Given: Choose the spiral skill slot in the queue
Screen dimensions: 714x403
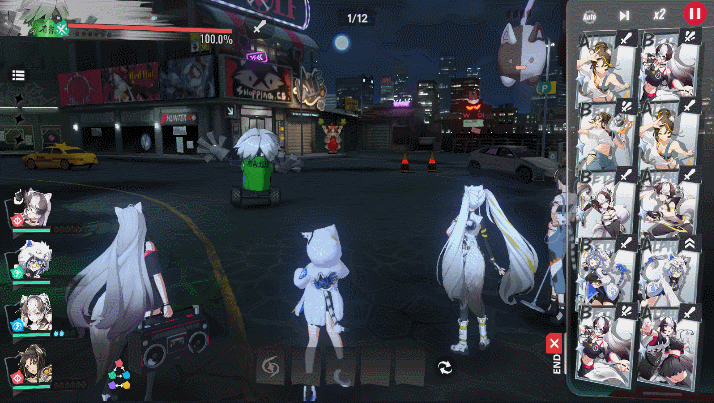Looking at the screenshot, I should (x=270, y=367).
